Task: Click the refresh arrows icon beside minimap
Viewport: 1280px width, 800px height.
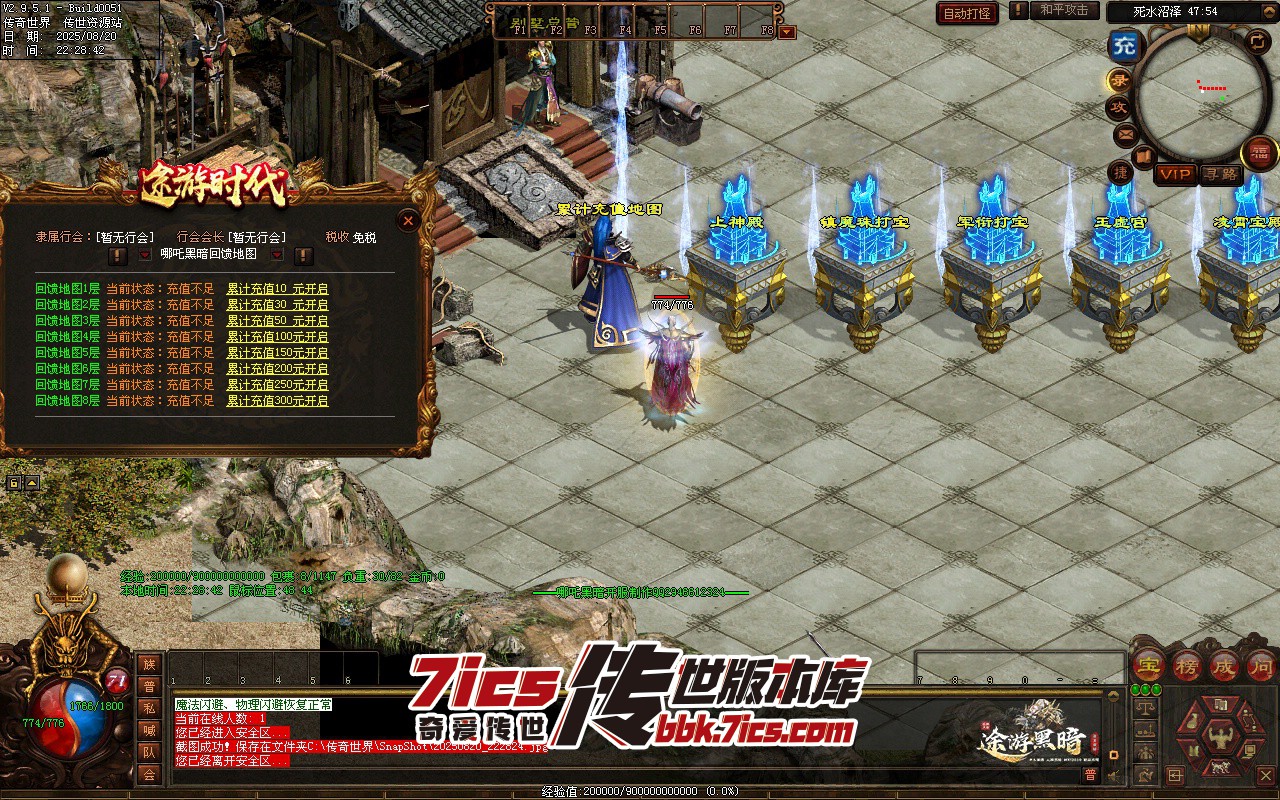Action: point(1257,41)
